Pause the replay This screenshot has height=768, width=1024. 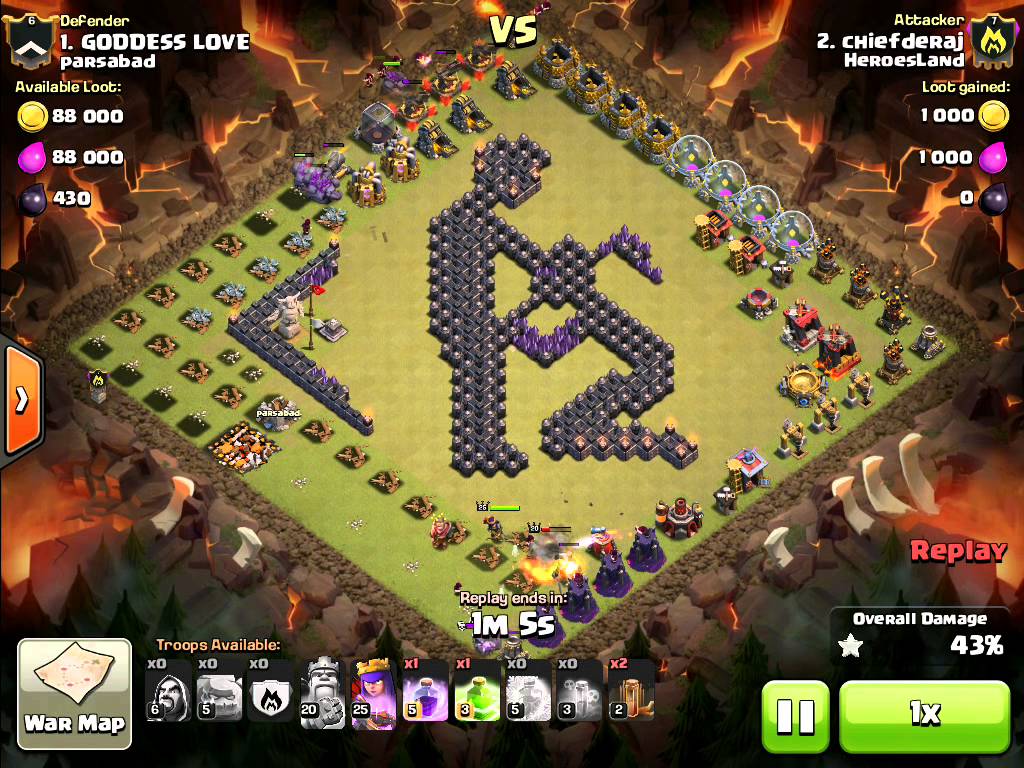point(796,714)
